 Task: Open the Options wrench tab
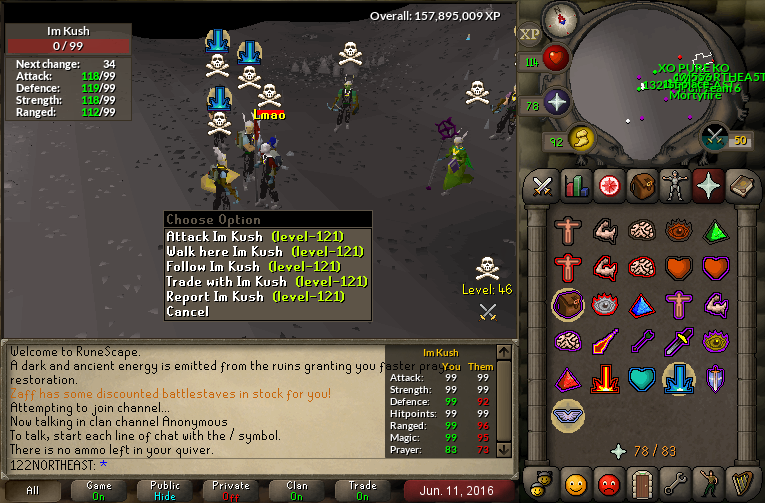pos(674,484)
